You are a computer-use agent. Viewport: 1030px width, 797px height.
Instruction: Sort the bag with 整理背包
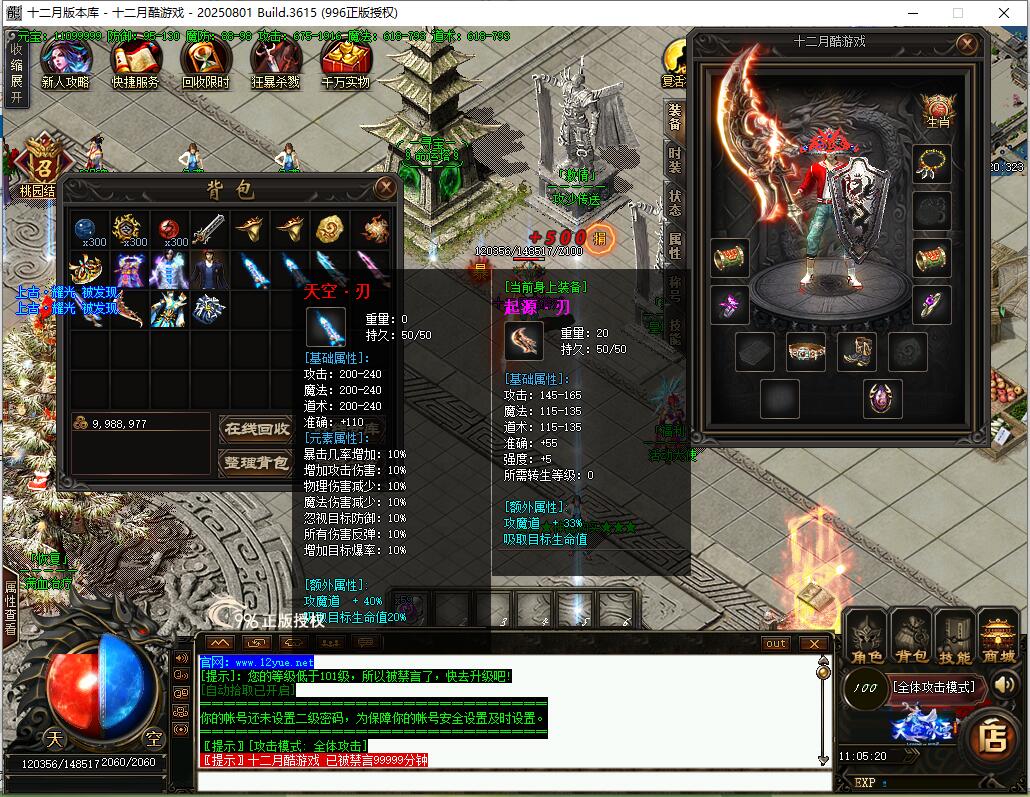[255, 463]
